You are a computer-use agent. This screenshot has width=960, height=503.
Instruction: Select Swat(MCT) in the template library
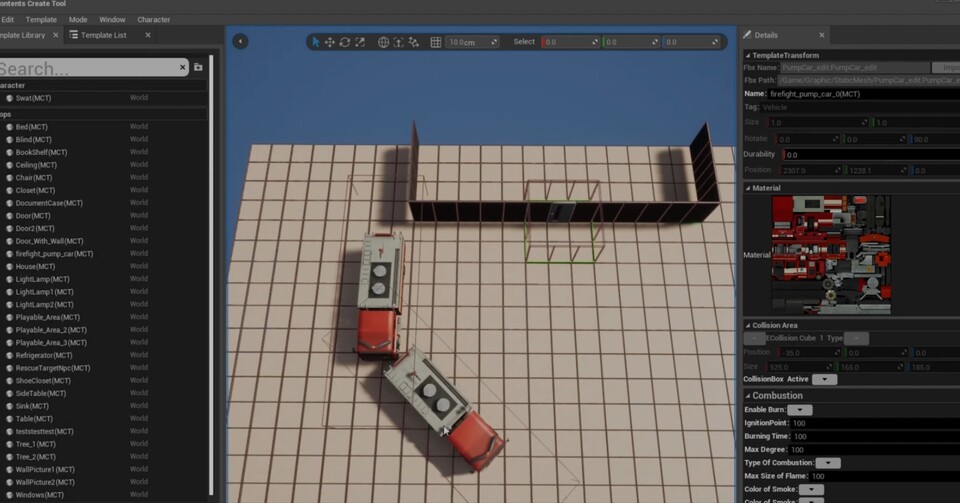click(33, 98)
